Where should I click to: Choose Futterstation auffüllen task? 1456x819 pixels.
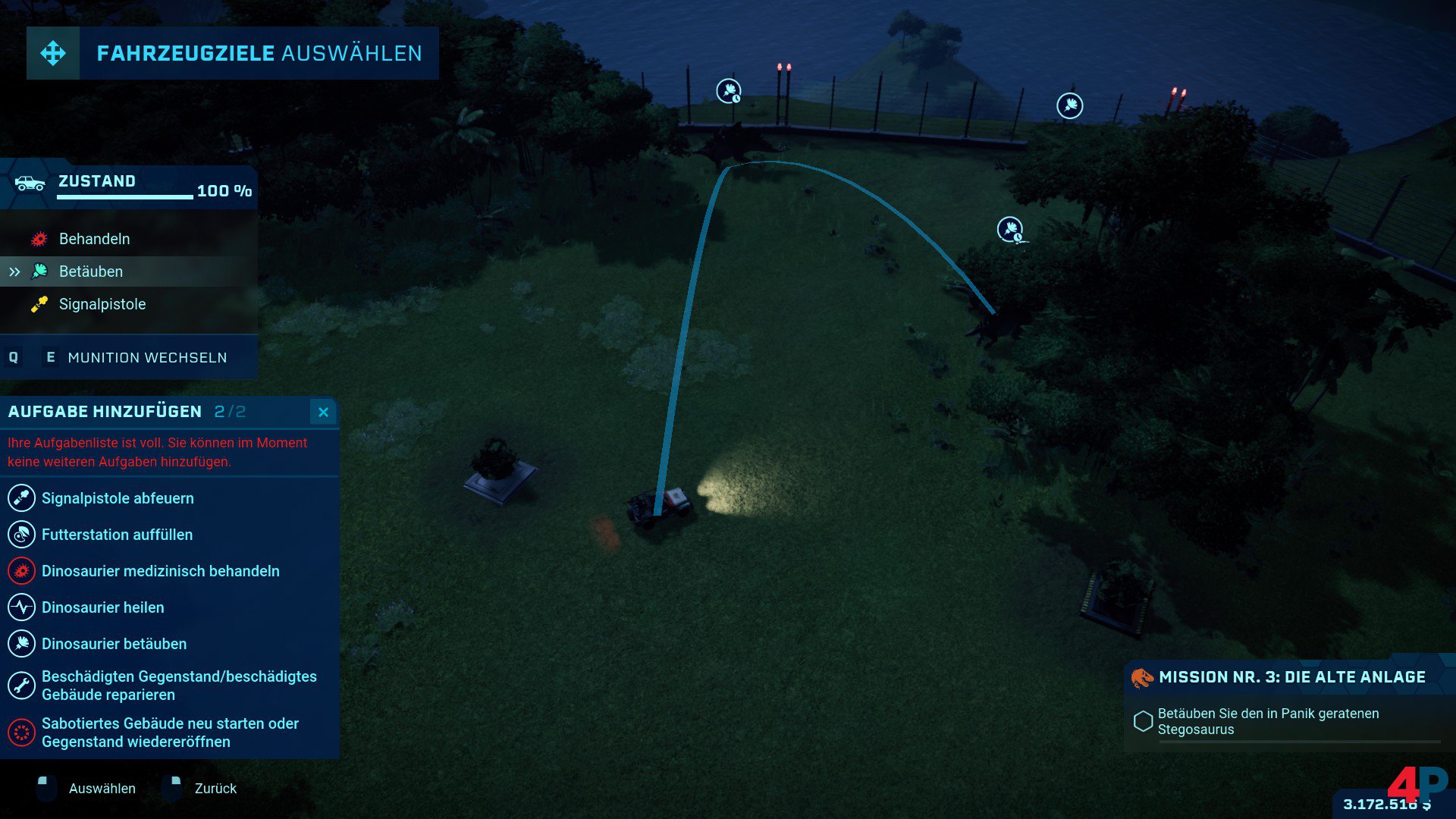tap(117, 535)
